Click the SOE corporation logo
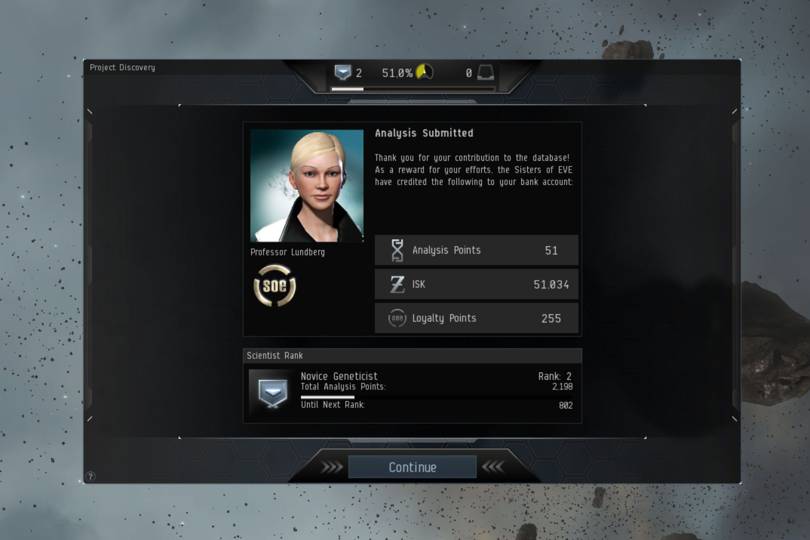The width and height of the screenshot is (810, 540). pyautogui.click(x=274, y=286)
